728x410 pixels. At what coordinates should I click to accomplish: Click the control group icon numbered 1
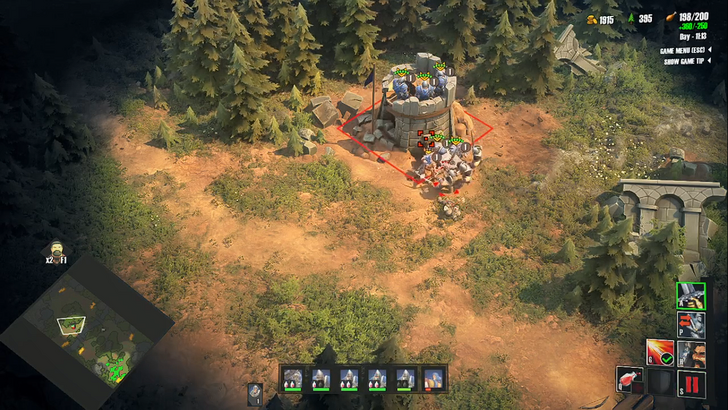point(256,393)
